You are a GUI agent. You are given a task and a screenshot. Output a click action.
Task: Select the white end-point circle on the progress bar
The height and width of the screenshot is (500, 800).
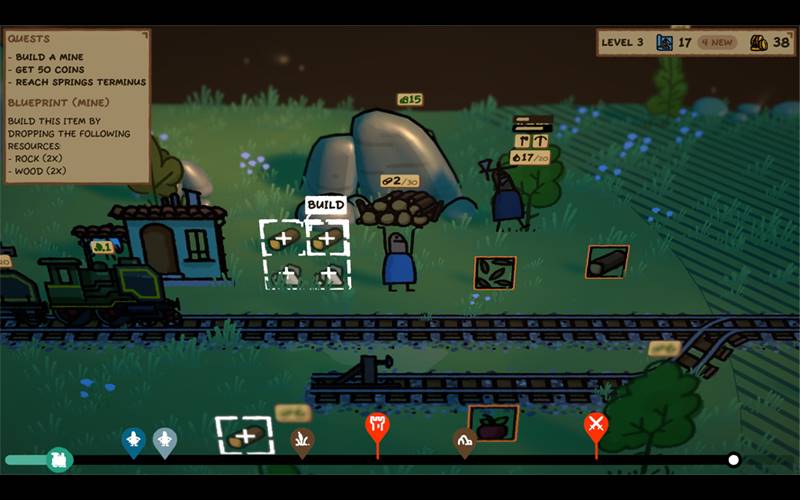(x=733, y=460)
